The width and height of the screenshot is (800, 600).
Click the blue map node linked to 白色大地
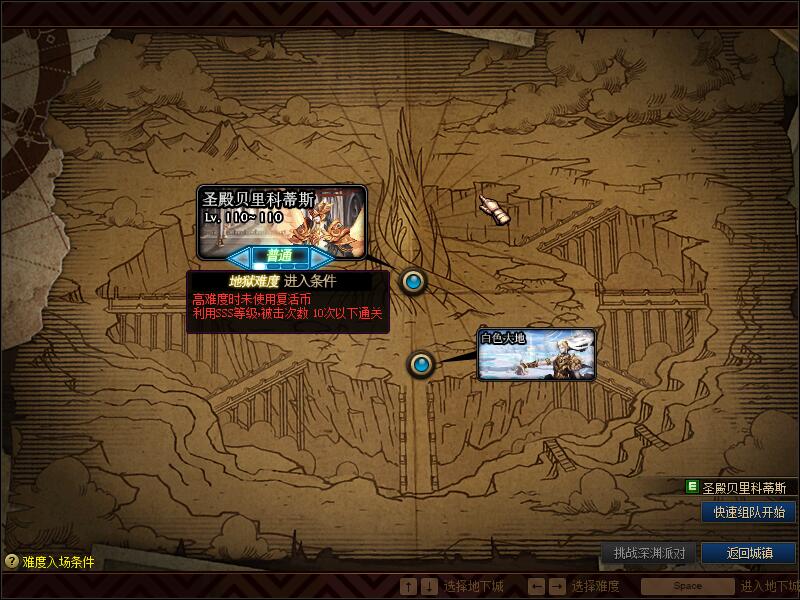click(x=421, y=364)
